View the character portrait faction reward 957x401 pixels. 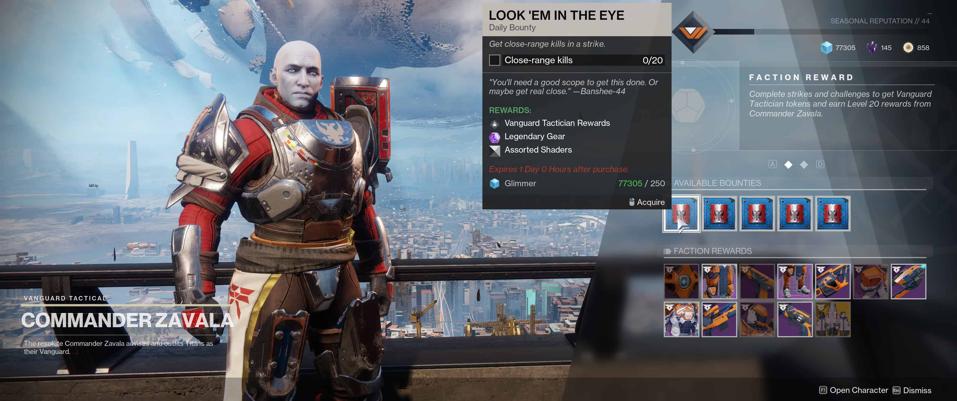[x=681, y=320]
